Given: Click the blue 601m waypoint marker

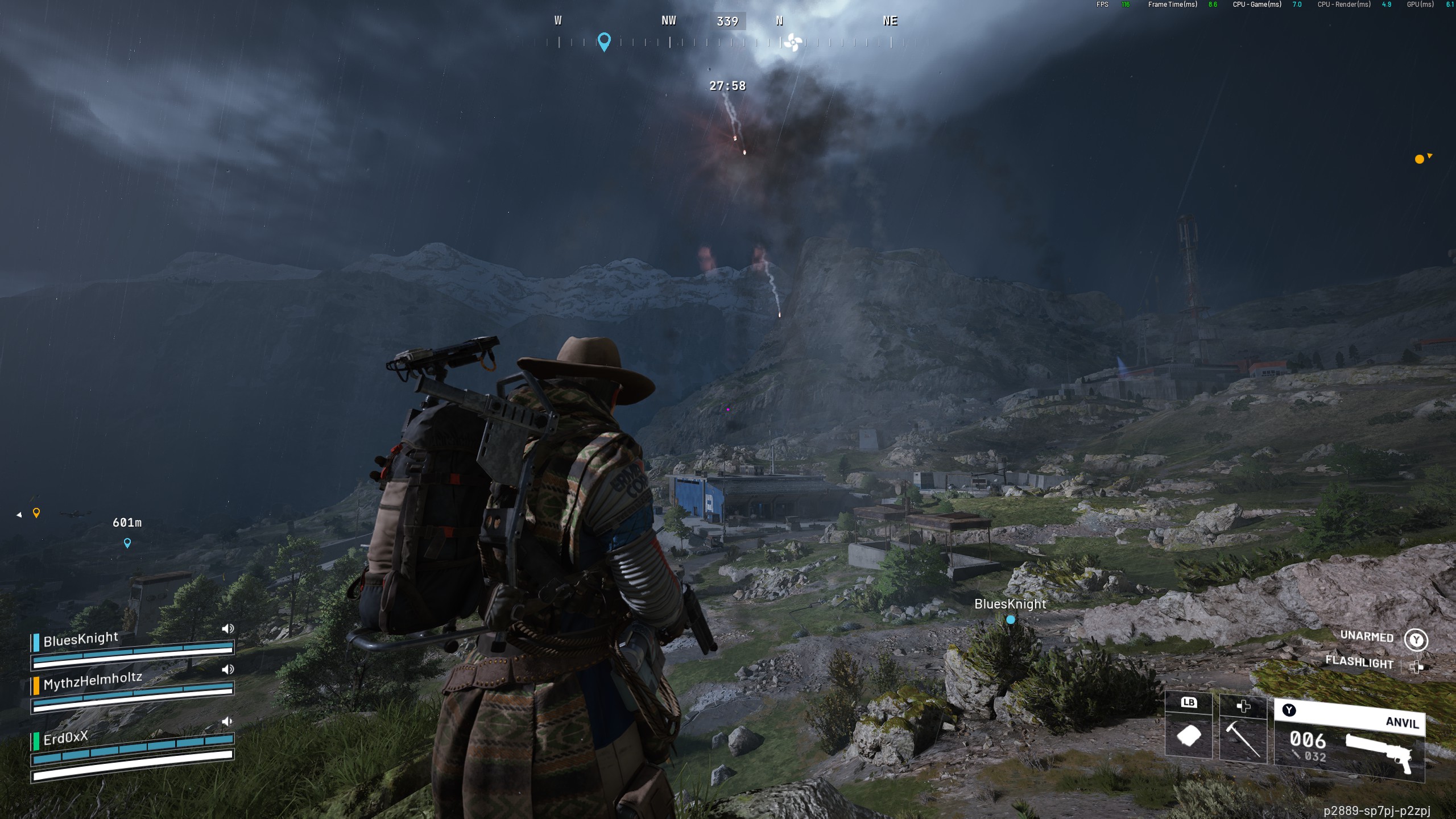Looking at the screenshot, I should pyautogui.click(x=127, y=543).
